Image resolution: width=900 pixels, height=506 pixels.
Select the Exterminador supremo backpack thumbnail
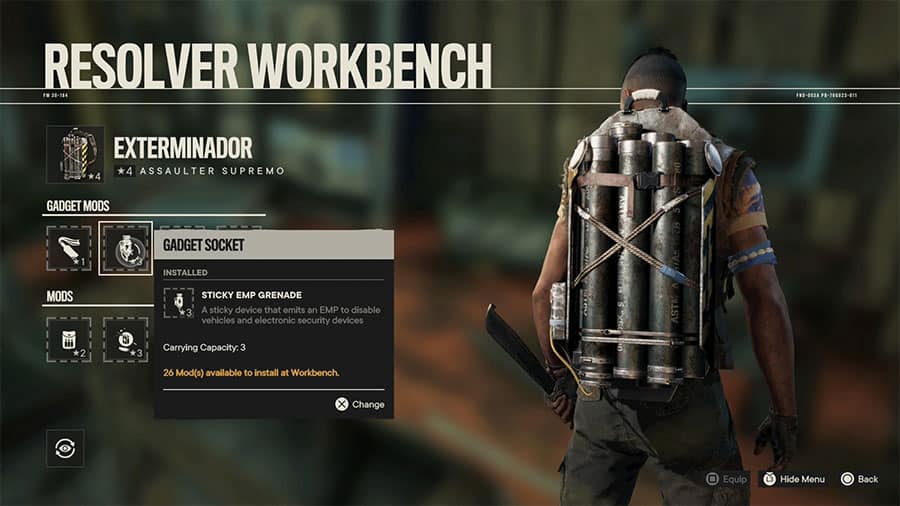pos(75,154)
